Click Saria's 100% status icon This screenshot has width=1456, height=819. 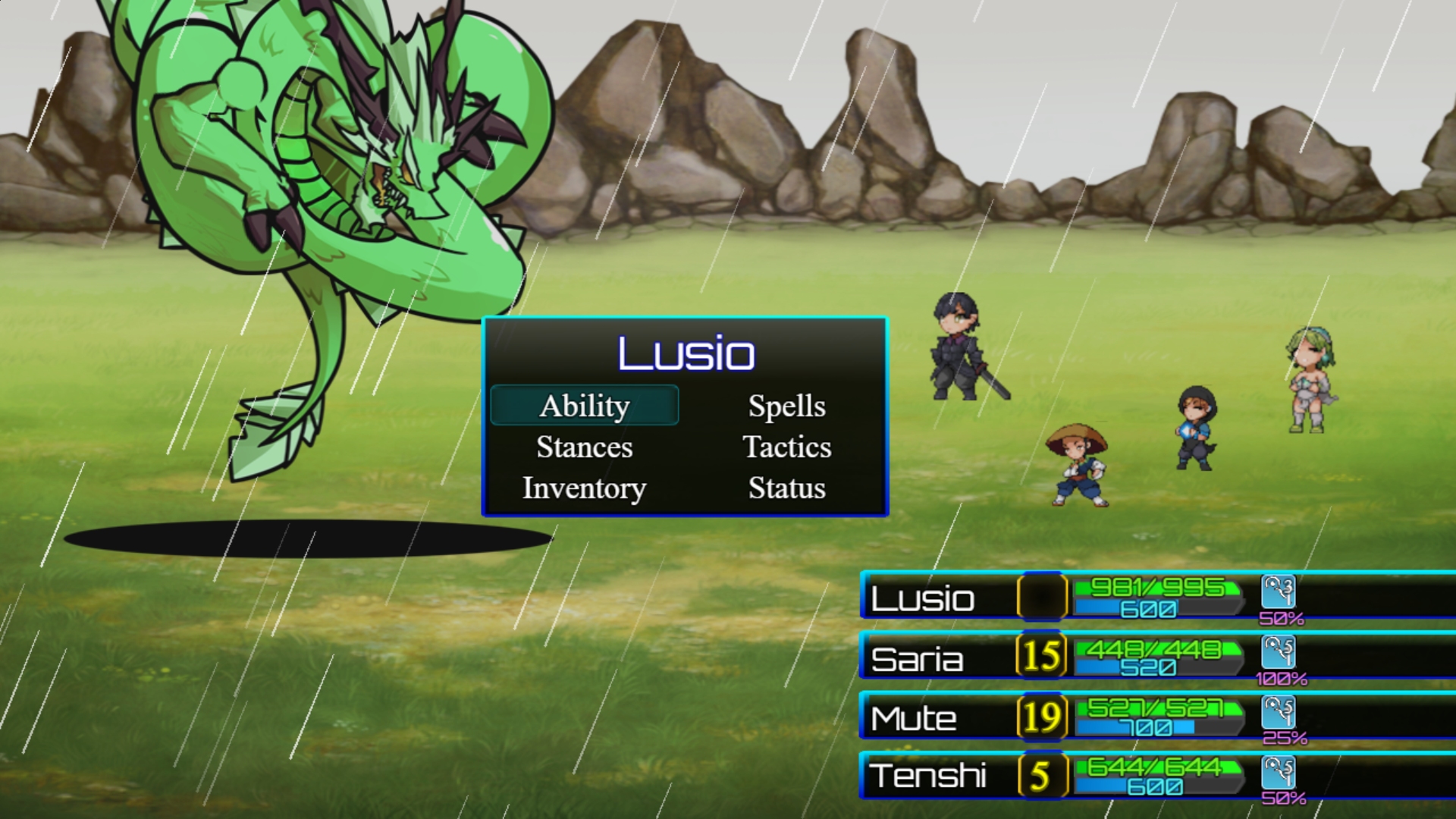click(x=1278, y=652)
